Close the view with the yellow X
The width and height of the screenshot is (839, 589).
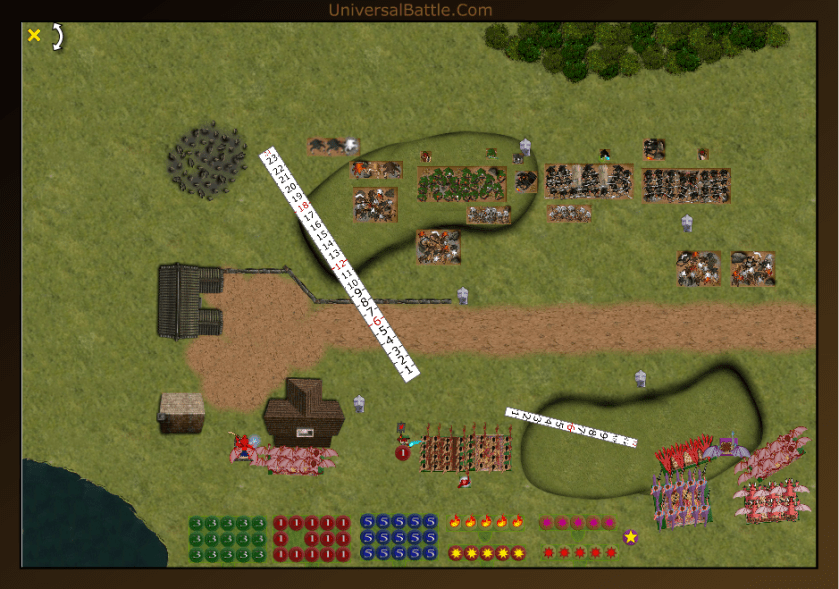click(34, 36)
